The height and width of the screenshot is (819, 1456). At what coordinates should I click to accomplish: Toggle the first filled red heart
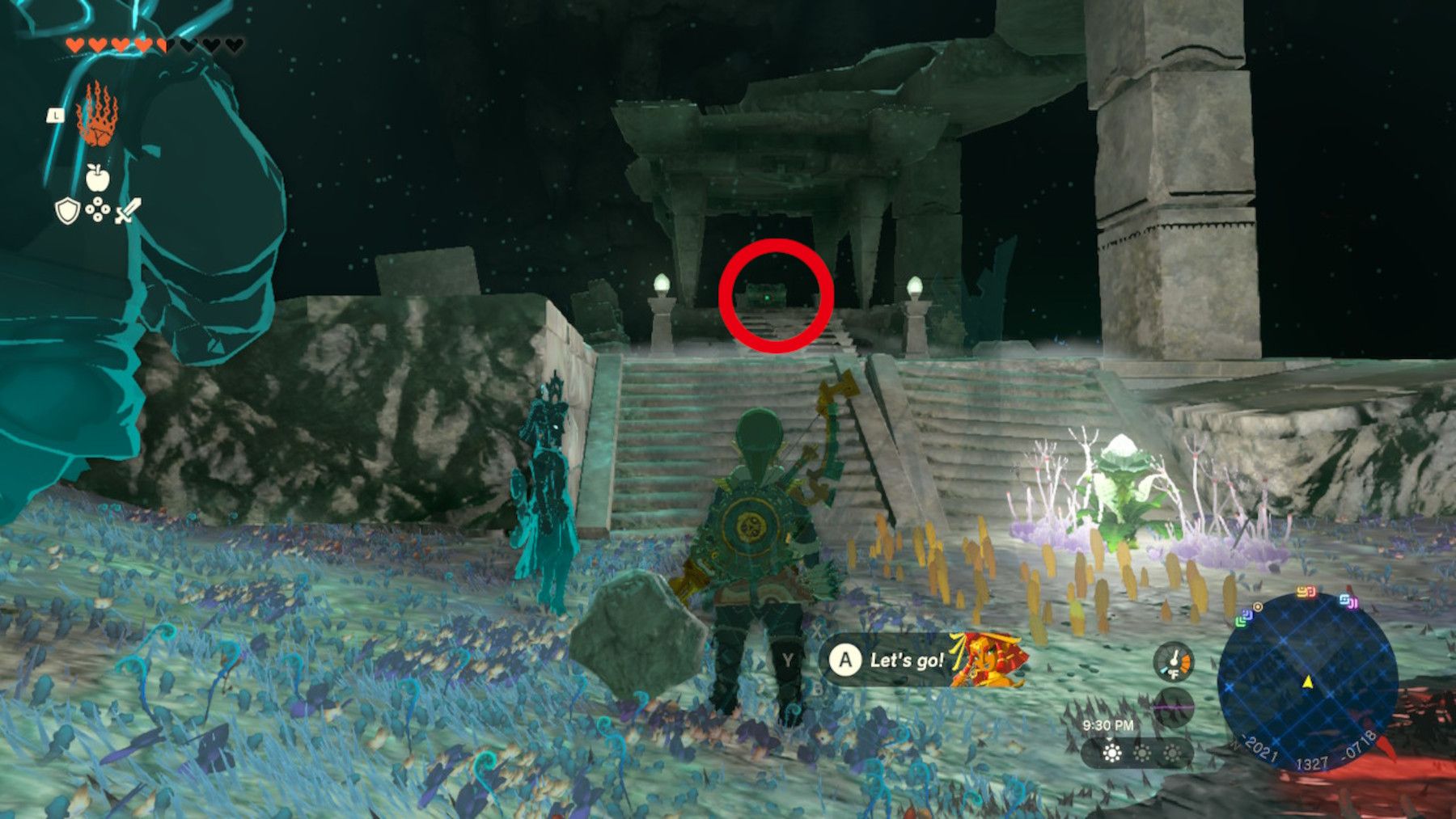tap(77, 44)
